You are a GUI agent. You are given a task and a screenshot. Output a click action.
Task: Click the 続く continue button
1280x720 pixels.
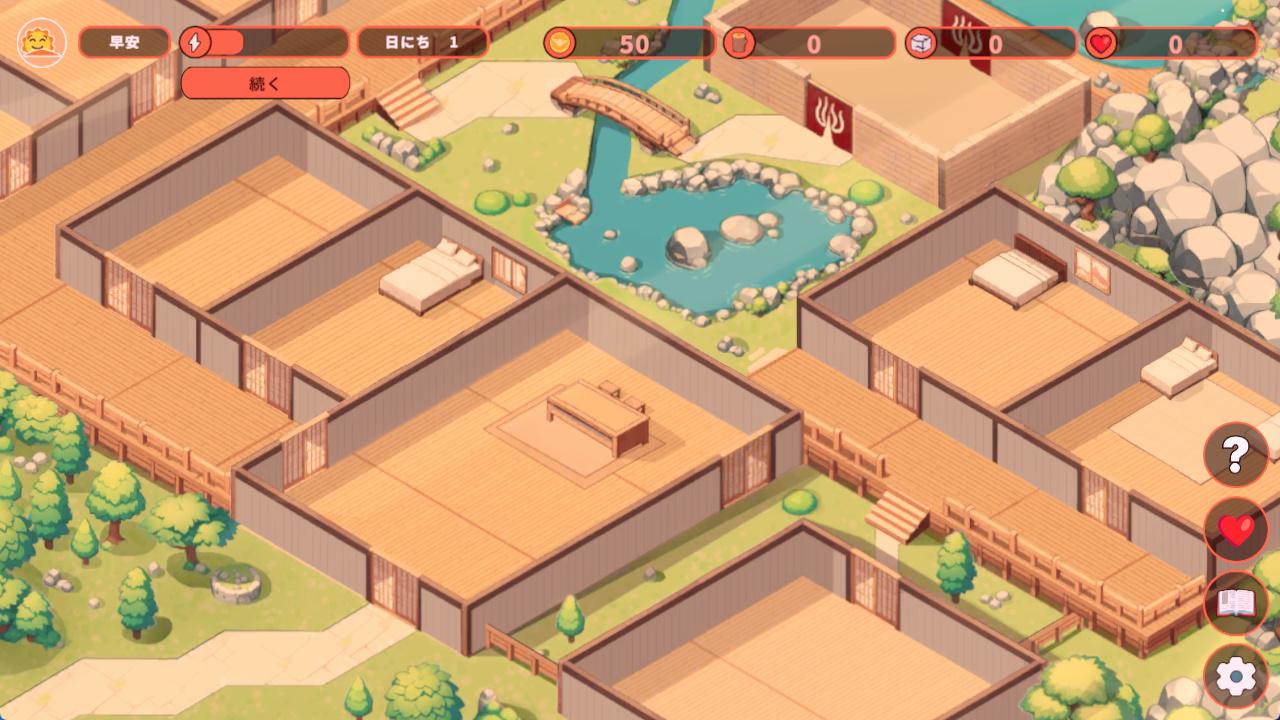click(265, 83)
